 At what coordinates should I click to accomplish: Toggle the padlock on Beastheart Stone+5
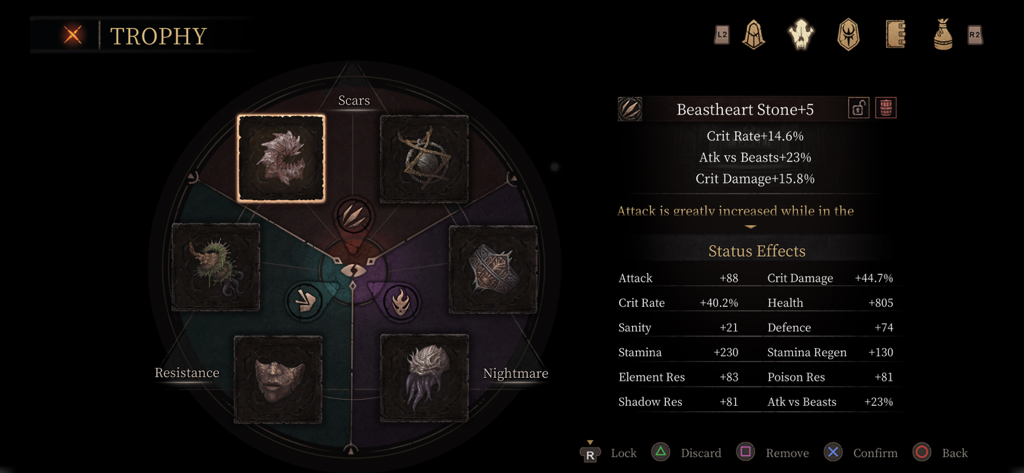(x=858, y=108)
